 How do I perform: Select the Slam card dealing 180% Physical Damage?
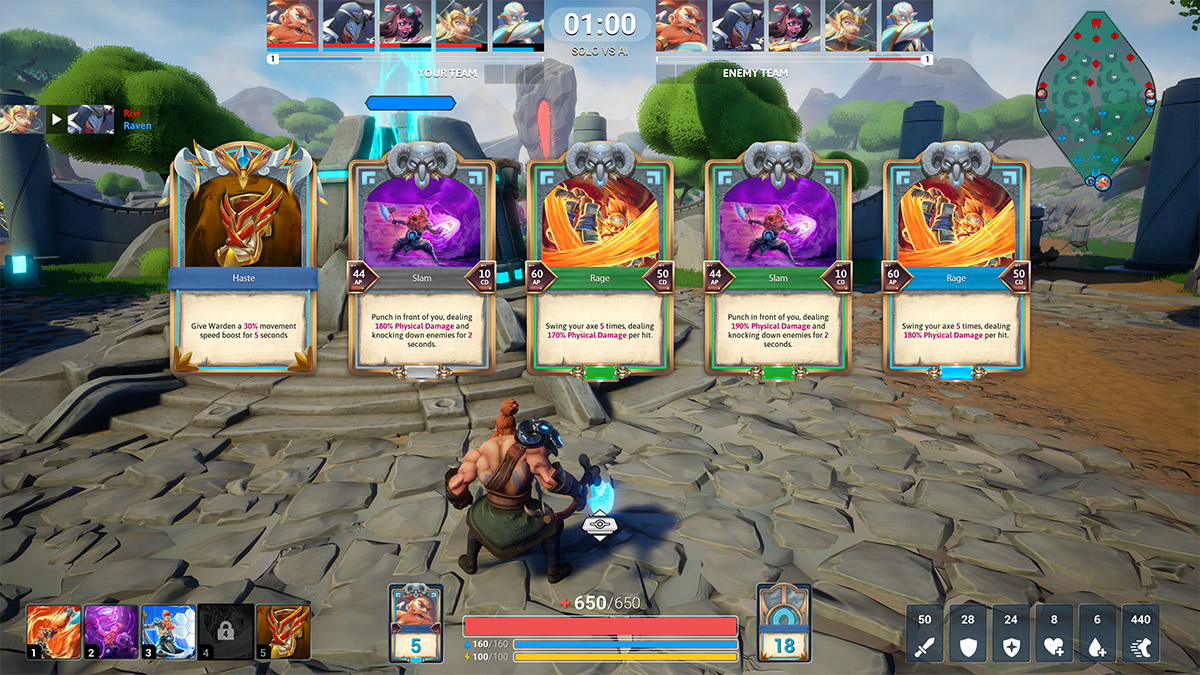[x=421, y=265]
